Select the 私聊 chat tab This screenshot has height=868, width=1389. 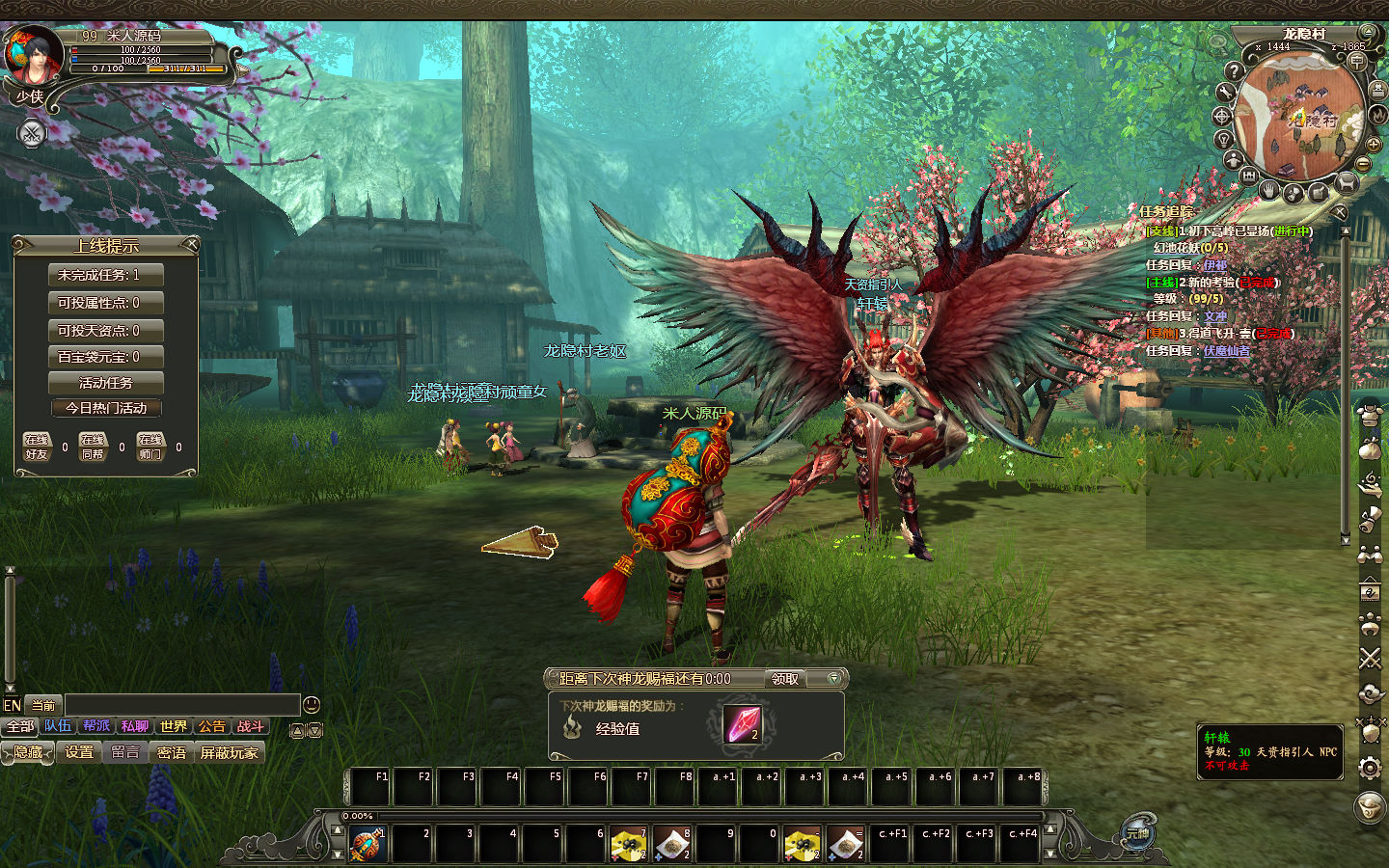coord(135,726)
